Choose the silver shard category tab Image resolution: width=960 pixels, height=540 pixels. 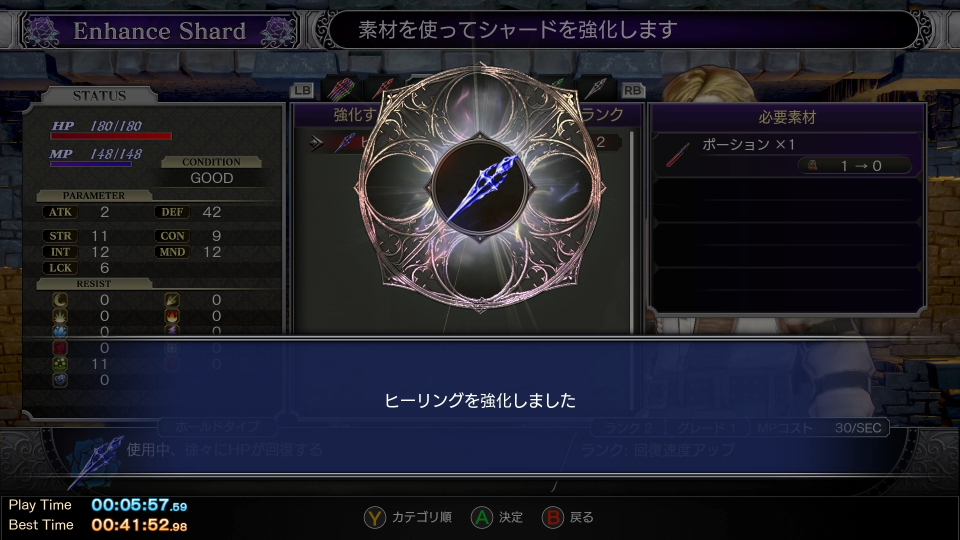pyautogui.click(x=597, y=88)
